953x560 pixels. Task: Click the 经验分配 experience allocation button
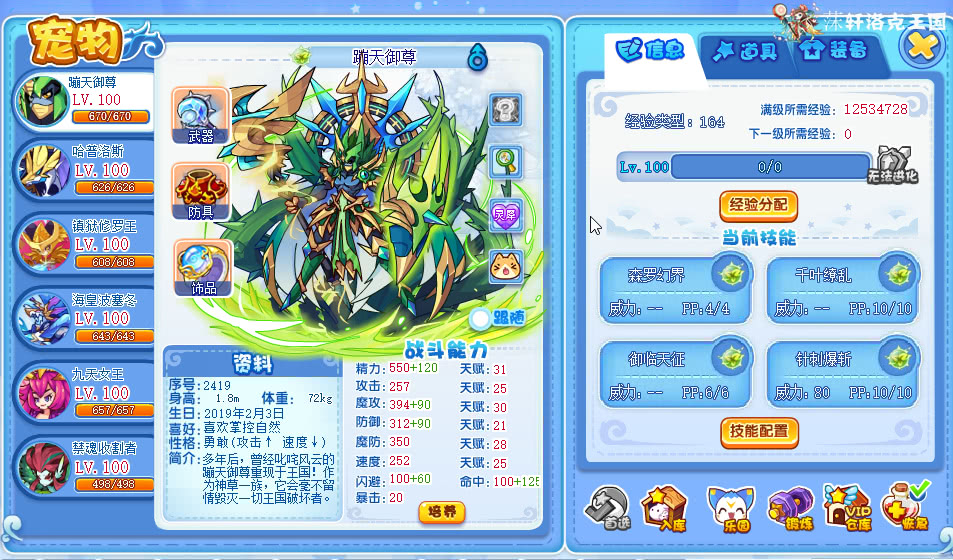[758, 205]
